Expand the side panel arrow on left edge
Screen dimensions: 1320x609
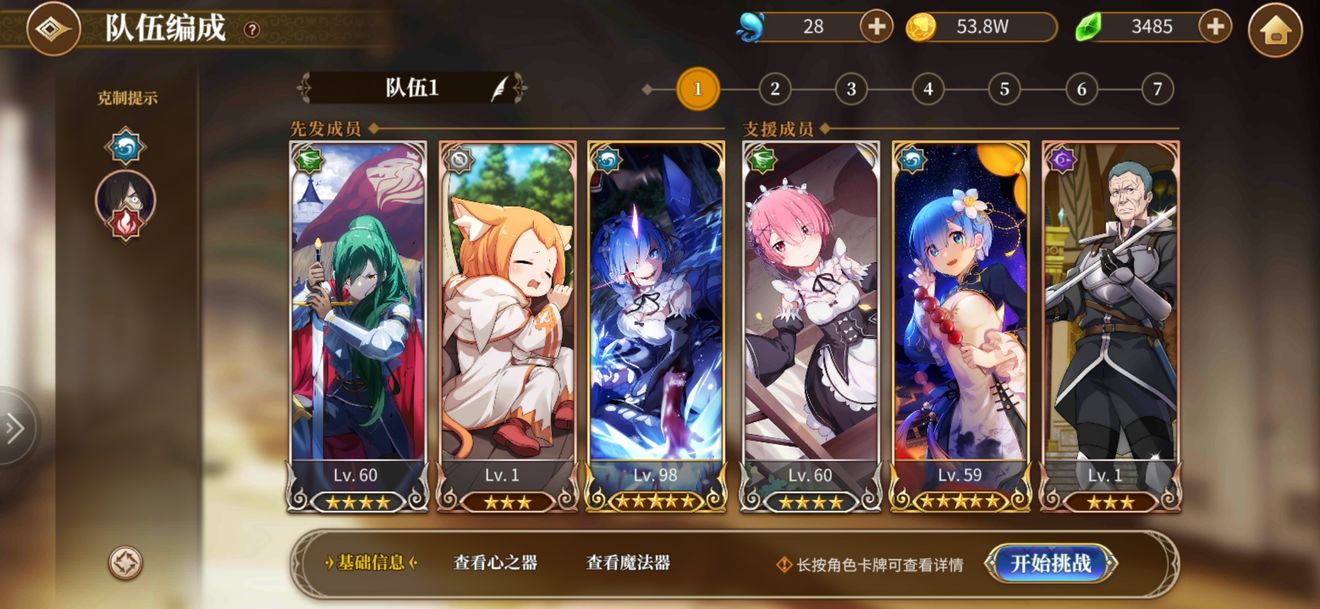click(x=16, y=428)
